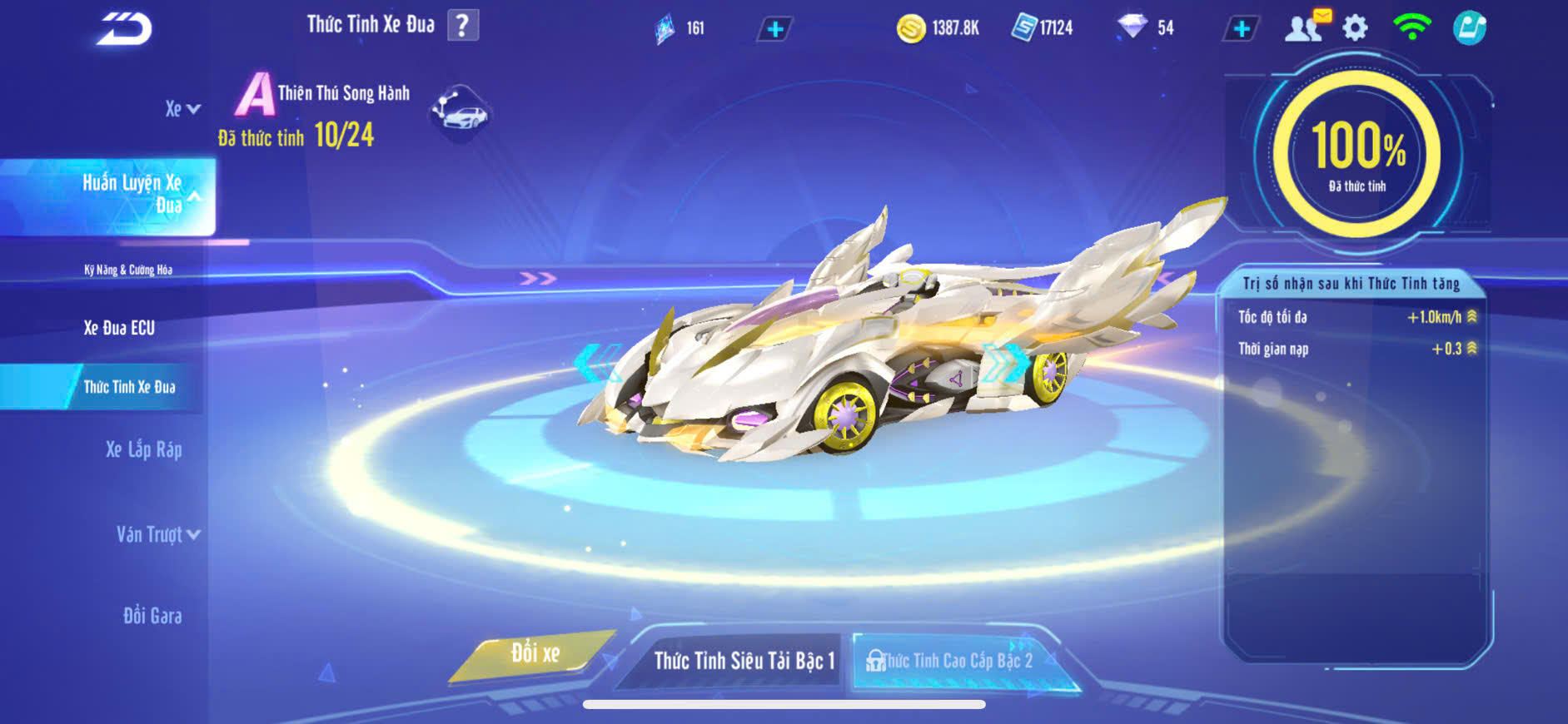Tap the teal share icon top right
Viewport: 1568px width, 724px height.
1470,28
